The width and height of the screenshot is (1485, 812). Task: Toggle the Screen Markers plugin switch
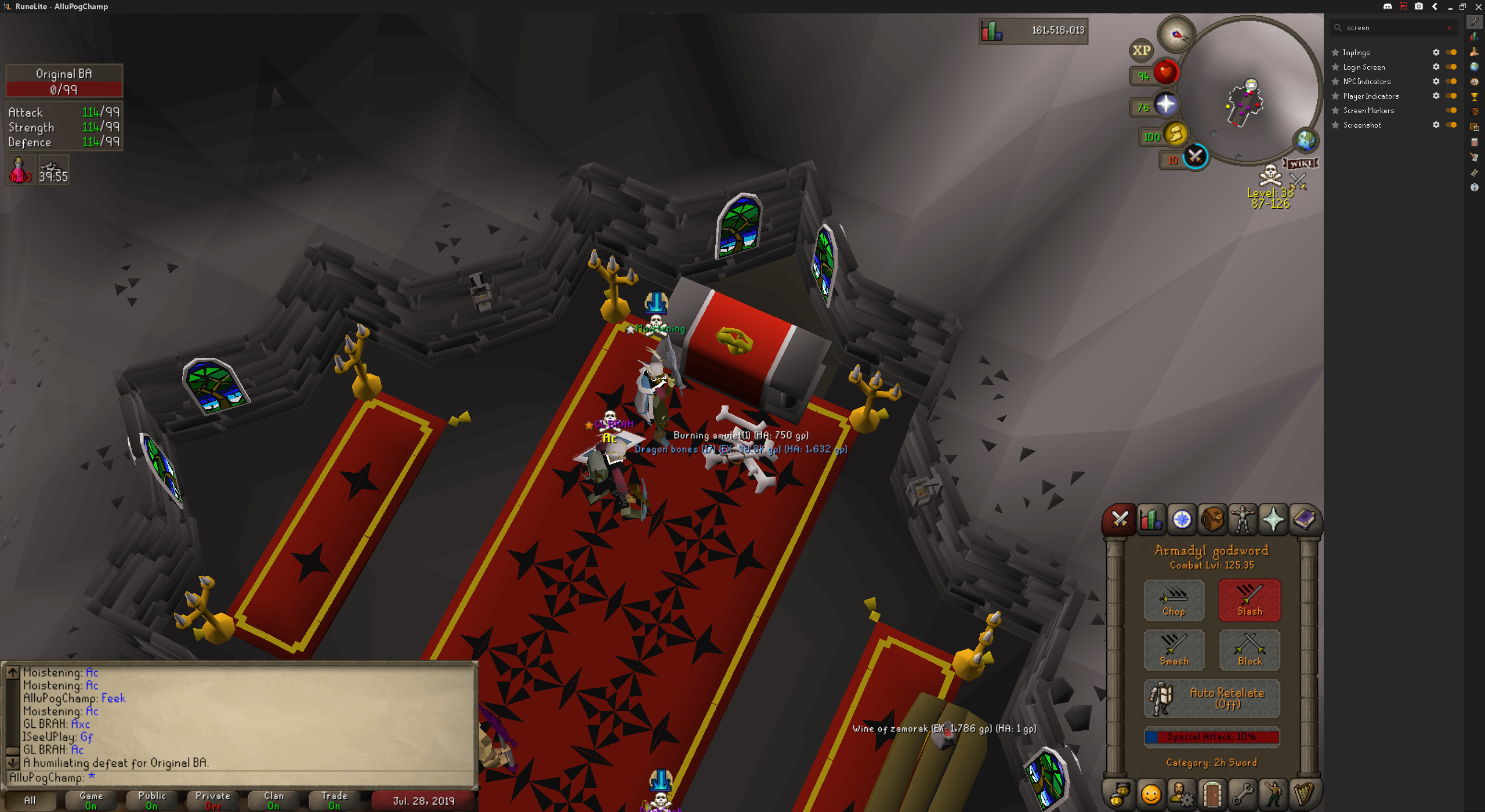click(x=1451, y=110)
